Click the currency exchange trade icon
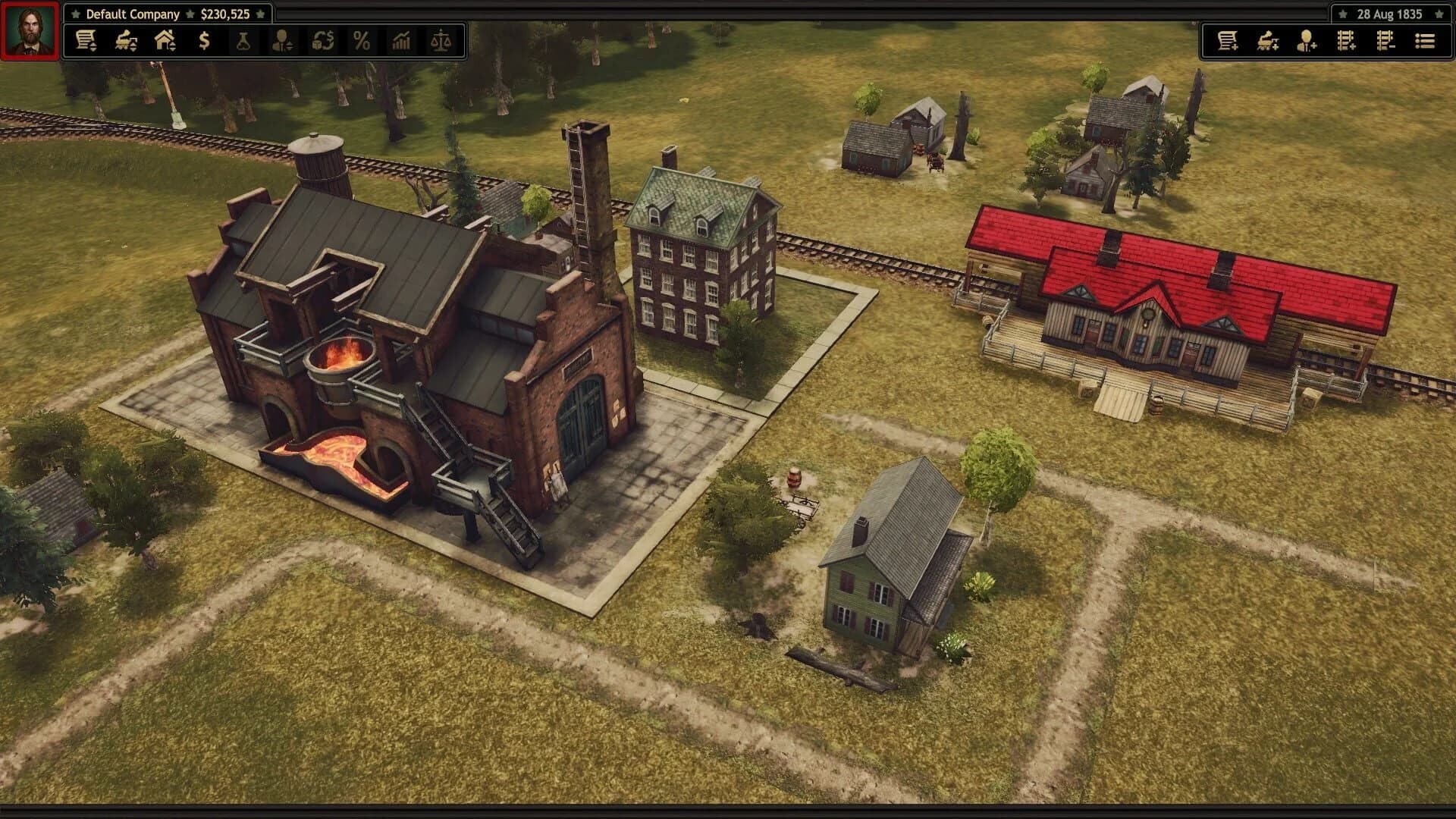This screenshot has width=1456, height=819. 322,42
